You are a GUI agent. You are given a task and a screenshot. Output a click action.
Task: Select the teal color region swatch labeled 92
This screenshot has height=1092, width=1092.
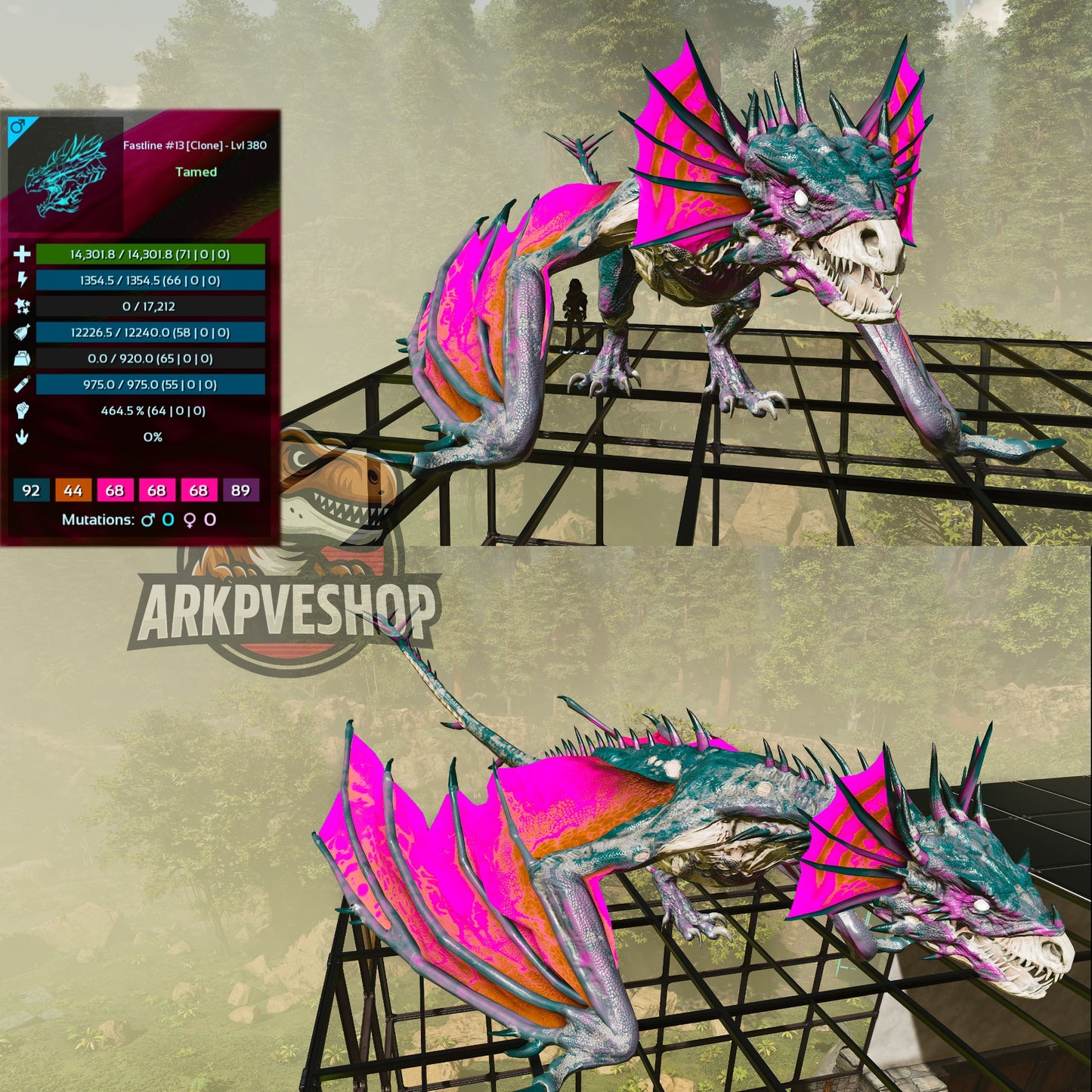point(32,491)
